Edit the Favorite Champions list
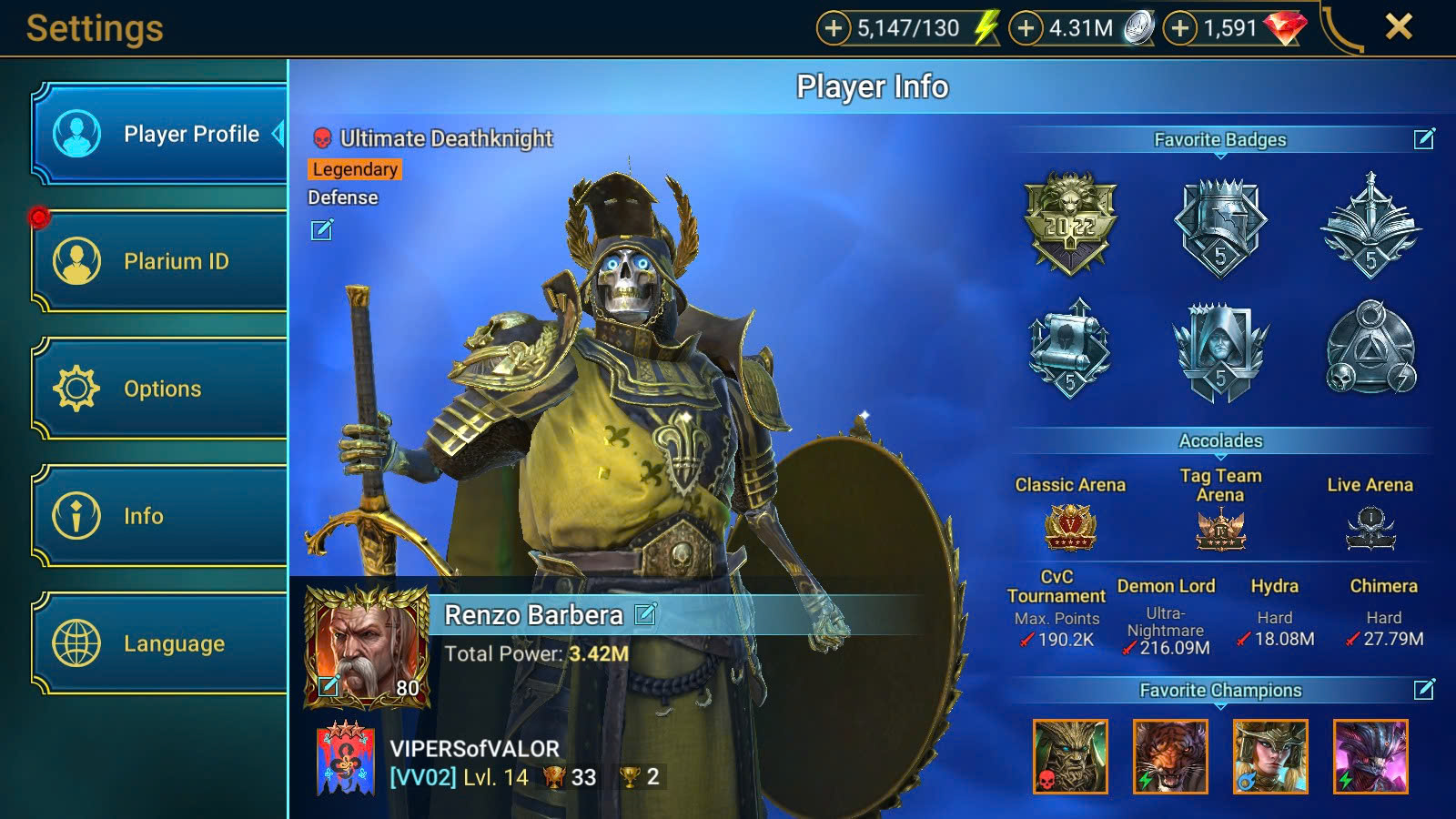 point(1424,690)
